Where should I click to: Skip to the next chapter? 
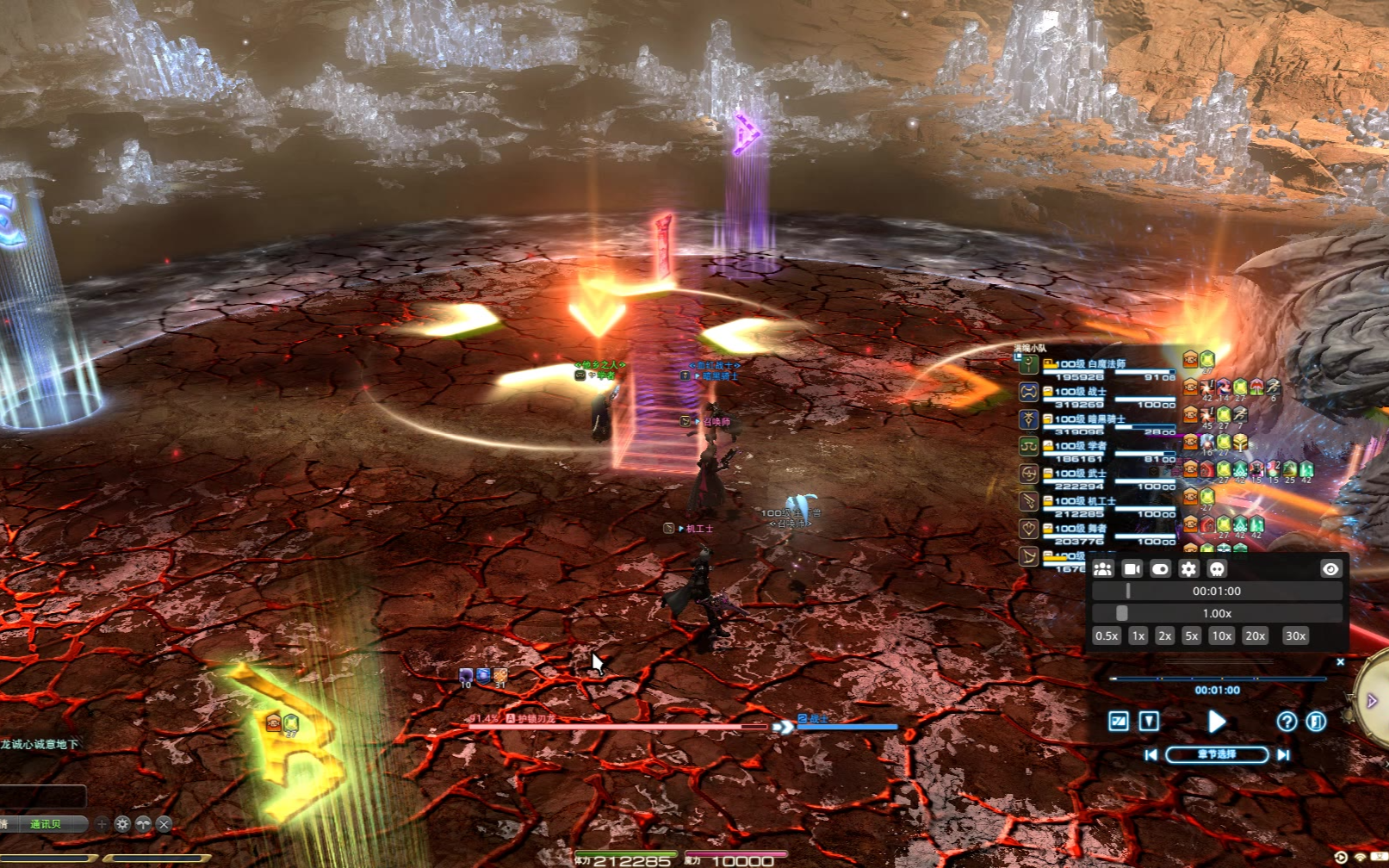tap(1283, 754)
